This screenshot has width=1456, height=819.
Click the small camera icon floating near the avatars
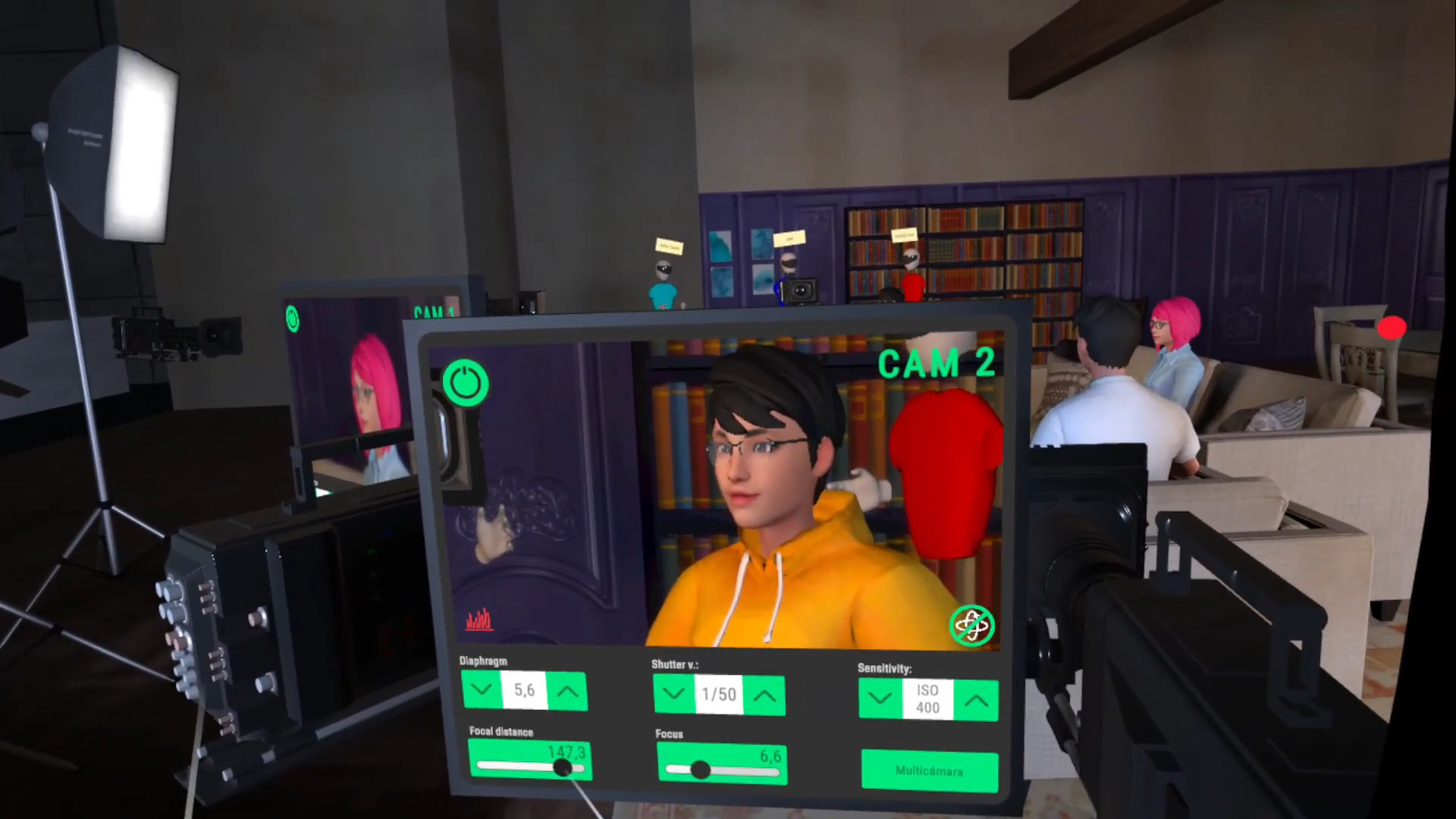coord(802,290)
